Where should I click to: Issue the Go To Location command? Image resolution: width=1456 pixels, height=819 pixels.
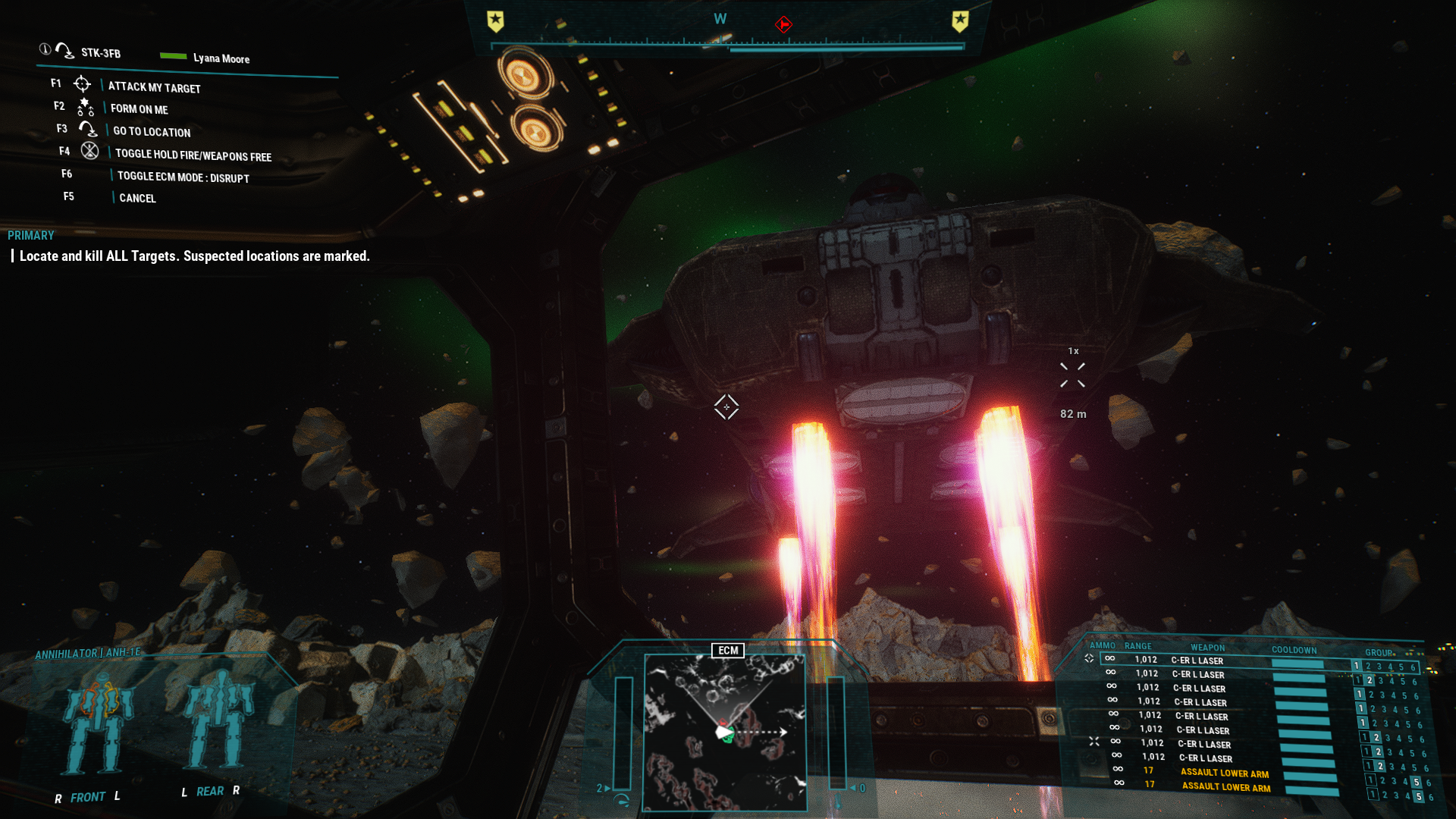152,132
